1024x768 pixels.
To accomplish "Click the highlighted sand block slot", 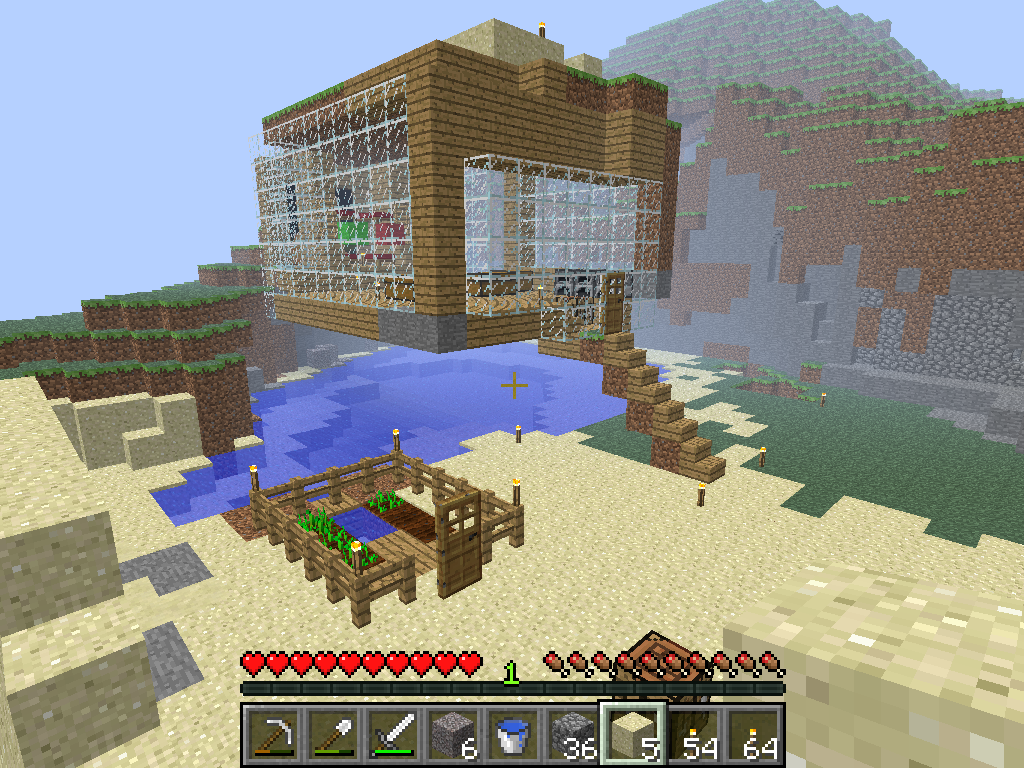I will (633, 734).
